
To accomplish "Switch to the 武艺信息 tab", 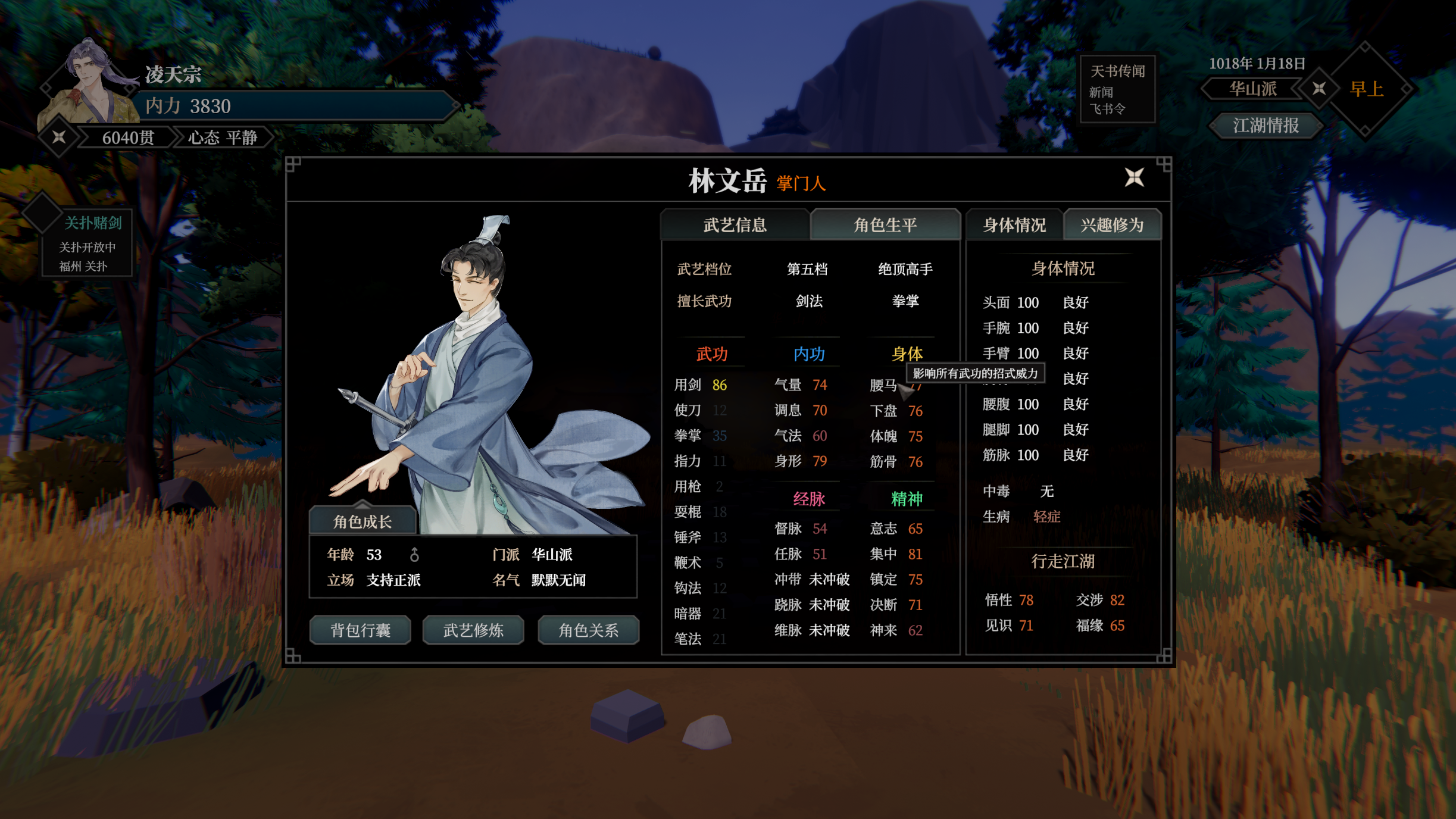I will (735, 225).
